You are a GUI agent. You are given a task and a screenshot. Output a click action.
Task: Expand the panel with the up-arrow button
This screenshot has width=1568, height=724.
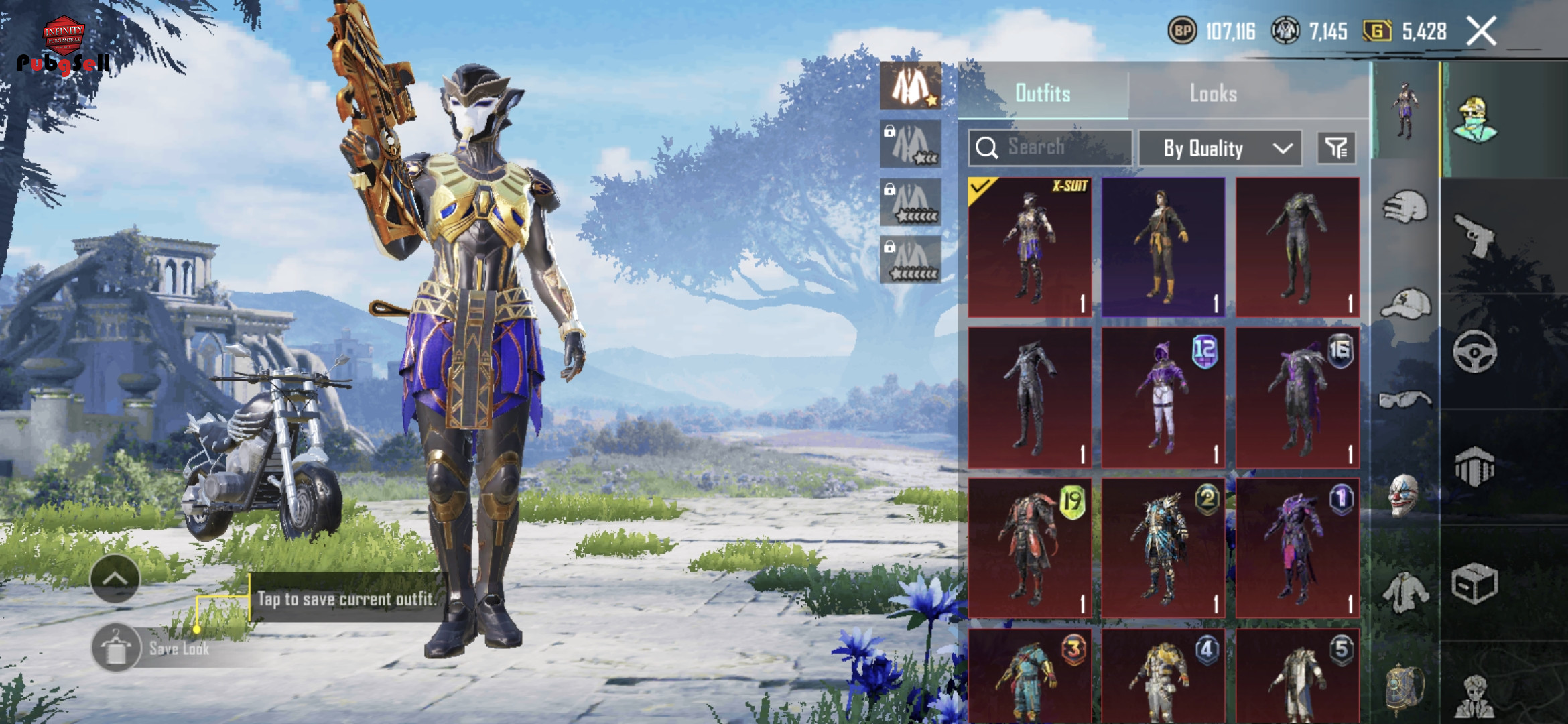coord(115,579)
